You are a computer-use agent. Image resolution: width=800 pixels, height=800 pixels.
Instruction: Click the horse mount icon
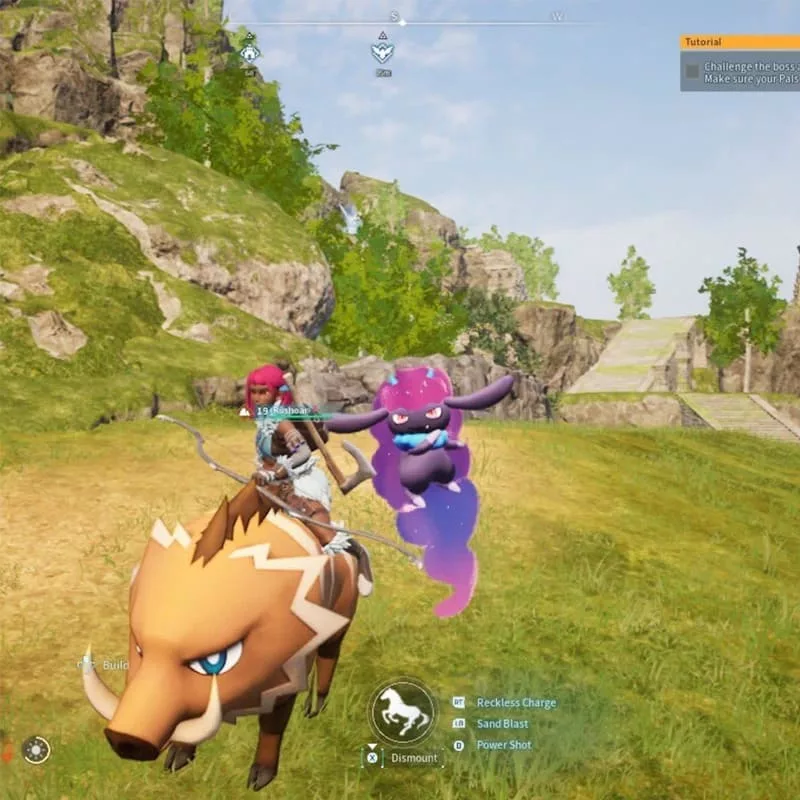point(402,710)
